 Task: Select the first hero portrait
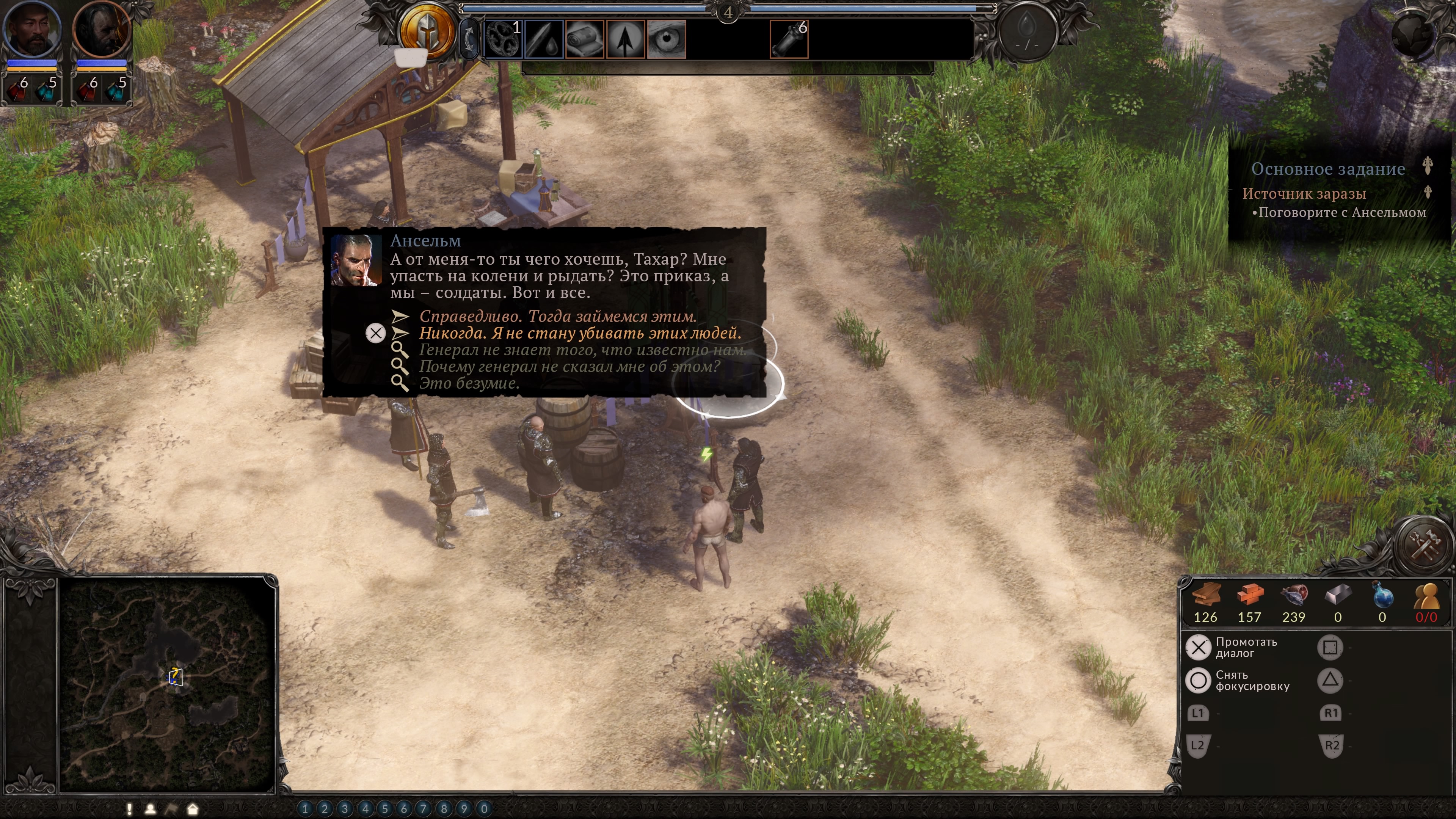[x=31, y=30]
